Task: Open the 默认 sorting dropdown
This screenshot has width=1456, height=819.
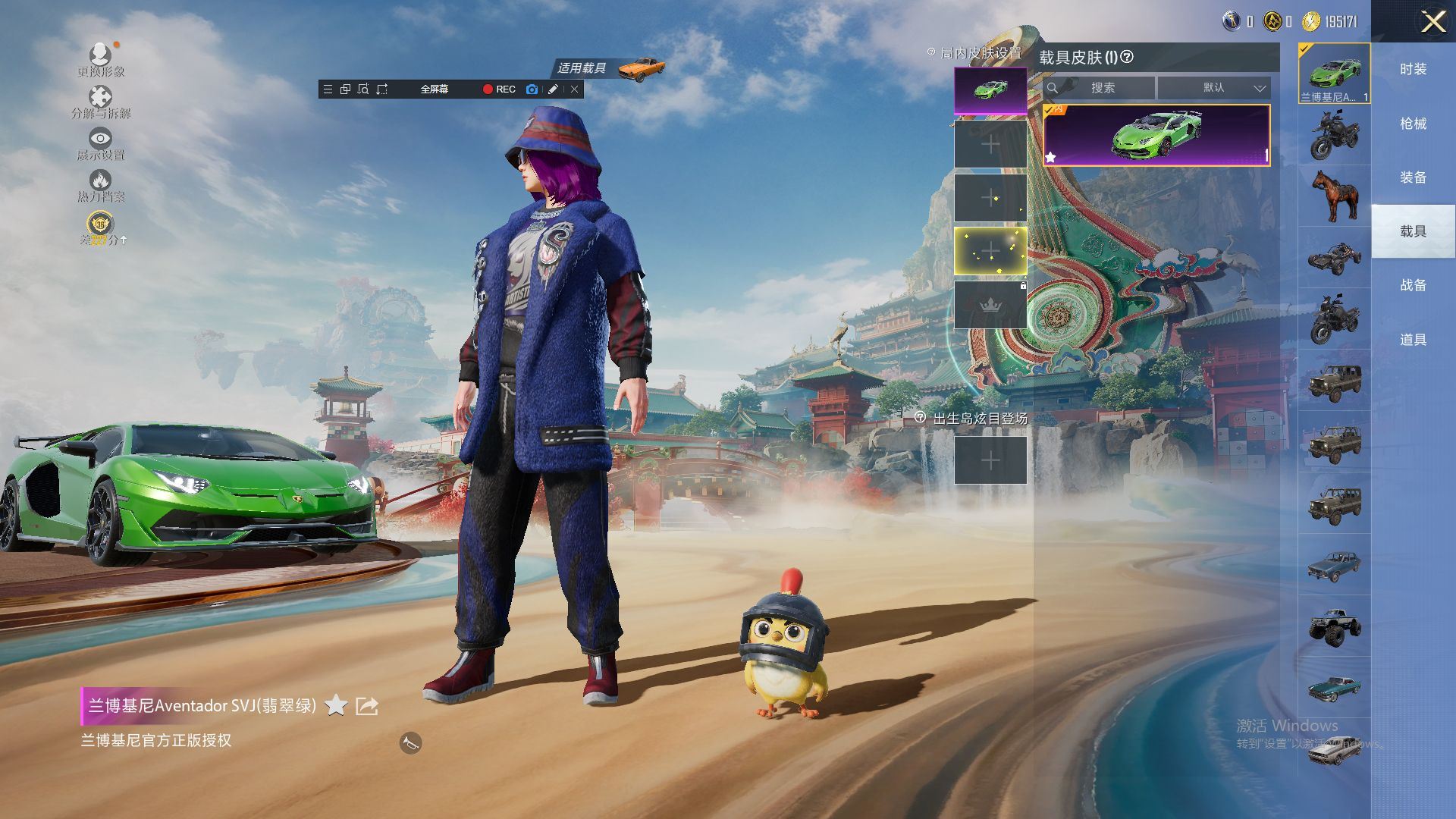Action: [1215, 88]
